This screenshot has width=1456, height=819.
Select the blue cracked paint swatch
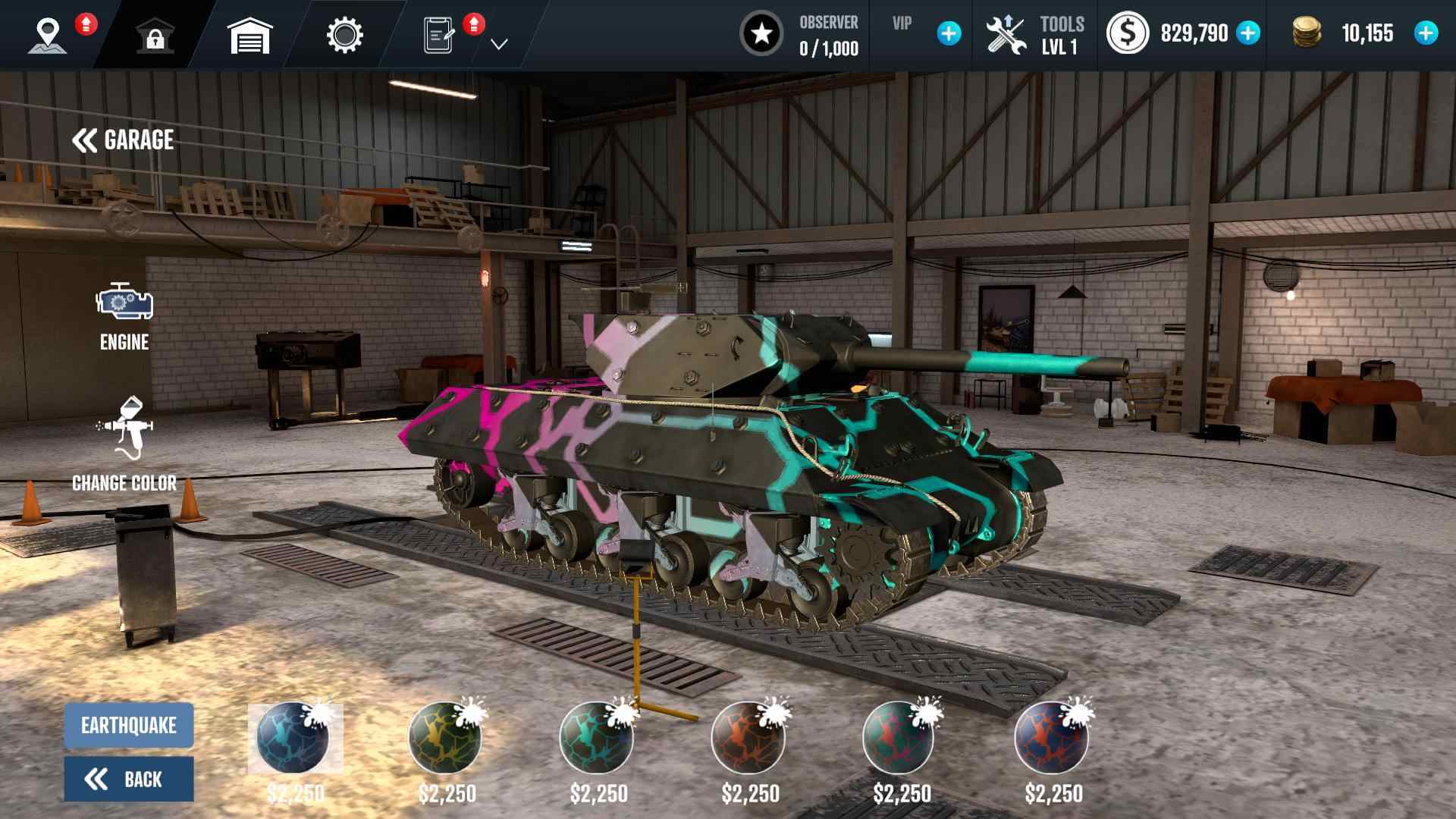click(x=293, y=738)
